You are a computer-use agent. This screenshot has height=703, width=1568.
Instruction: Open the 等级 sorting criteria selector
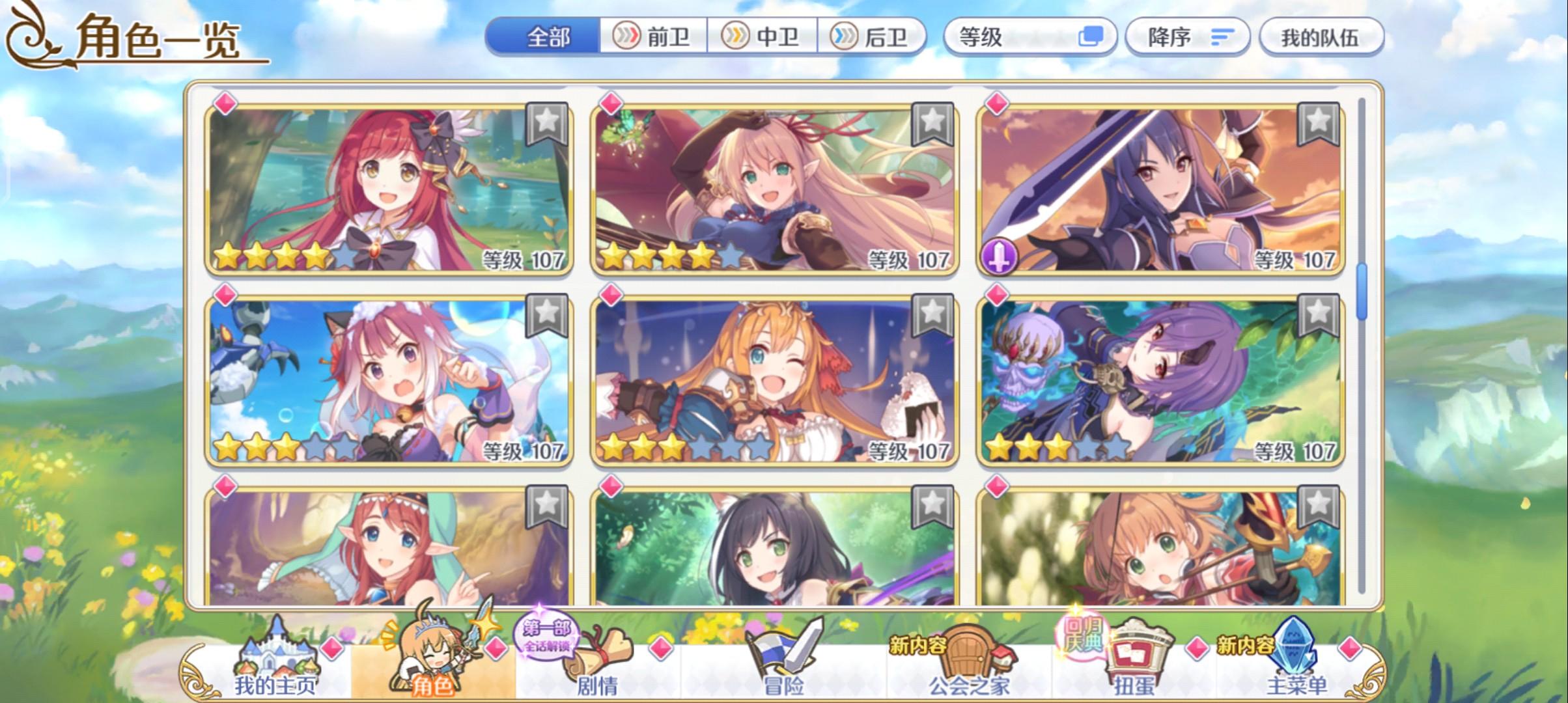point(1032,37)
